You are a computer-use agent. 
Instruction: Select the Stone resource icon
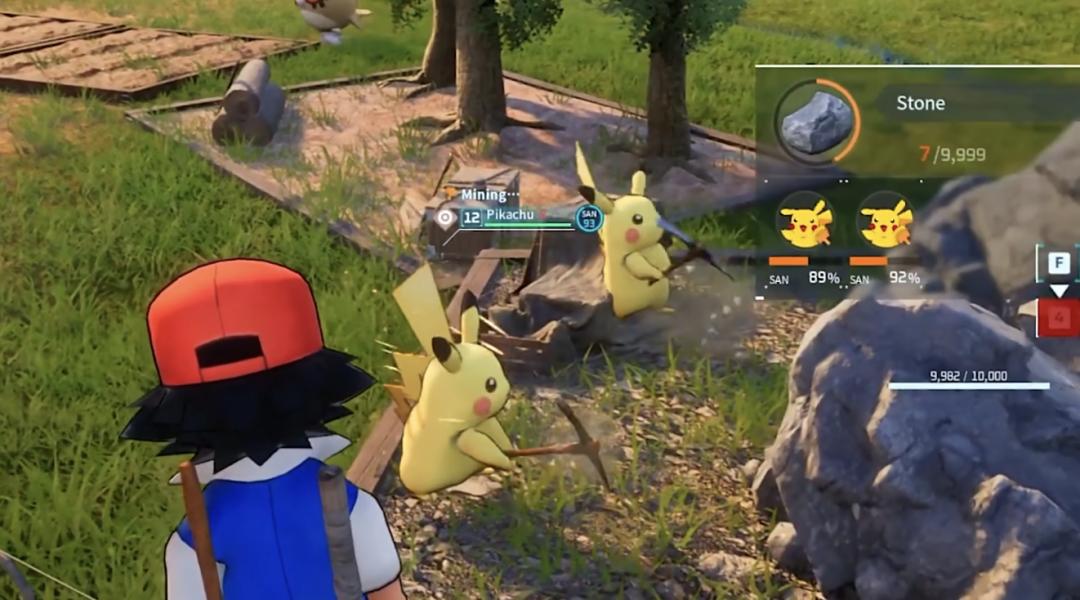point(816,123)
